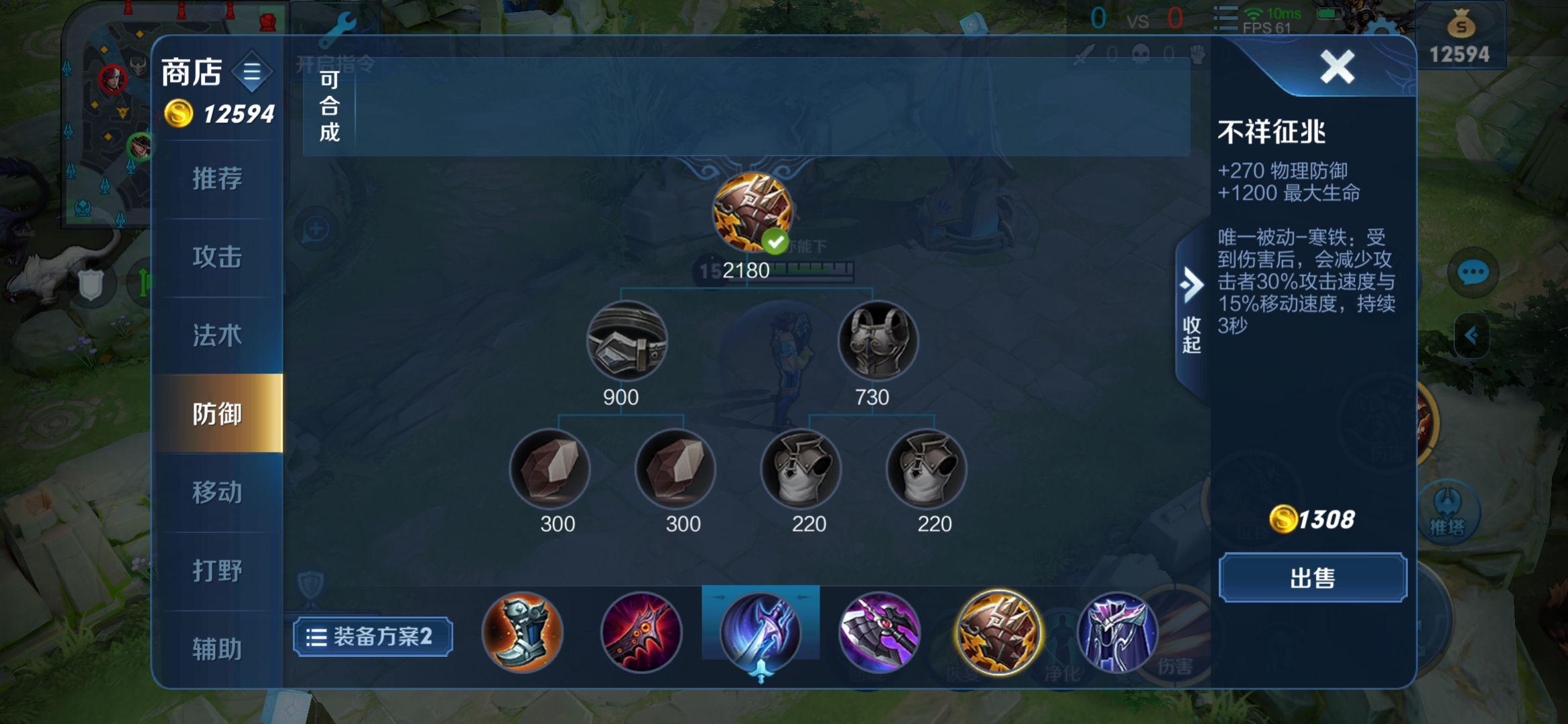
Task: Sell the item with the 出售 button
Action: click(x=1312, y=578)
